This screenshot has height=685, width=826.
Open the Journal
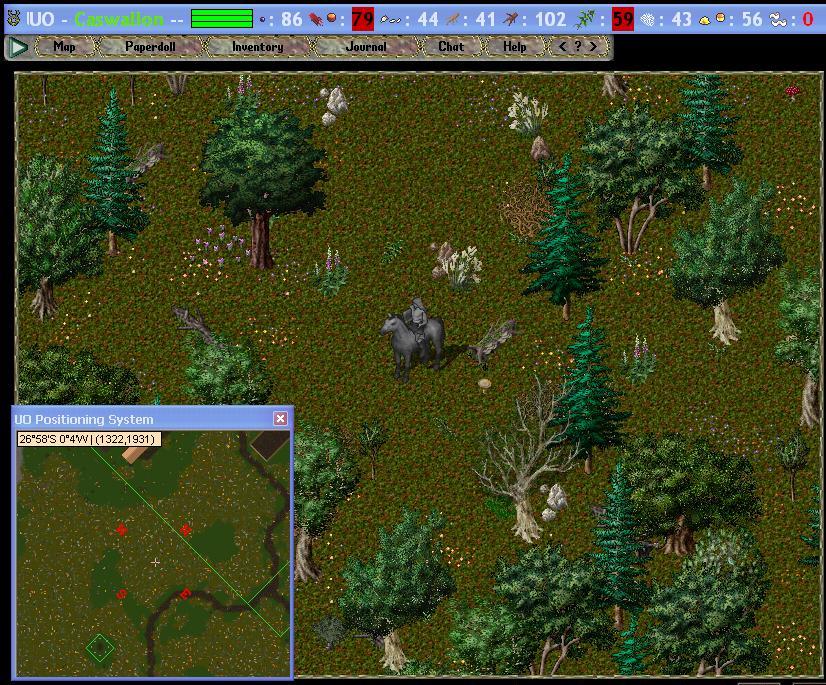(x=365, y=47)
